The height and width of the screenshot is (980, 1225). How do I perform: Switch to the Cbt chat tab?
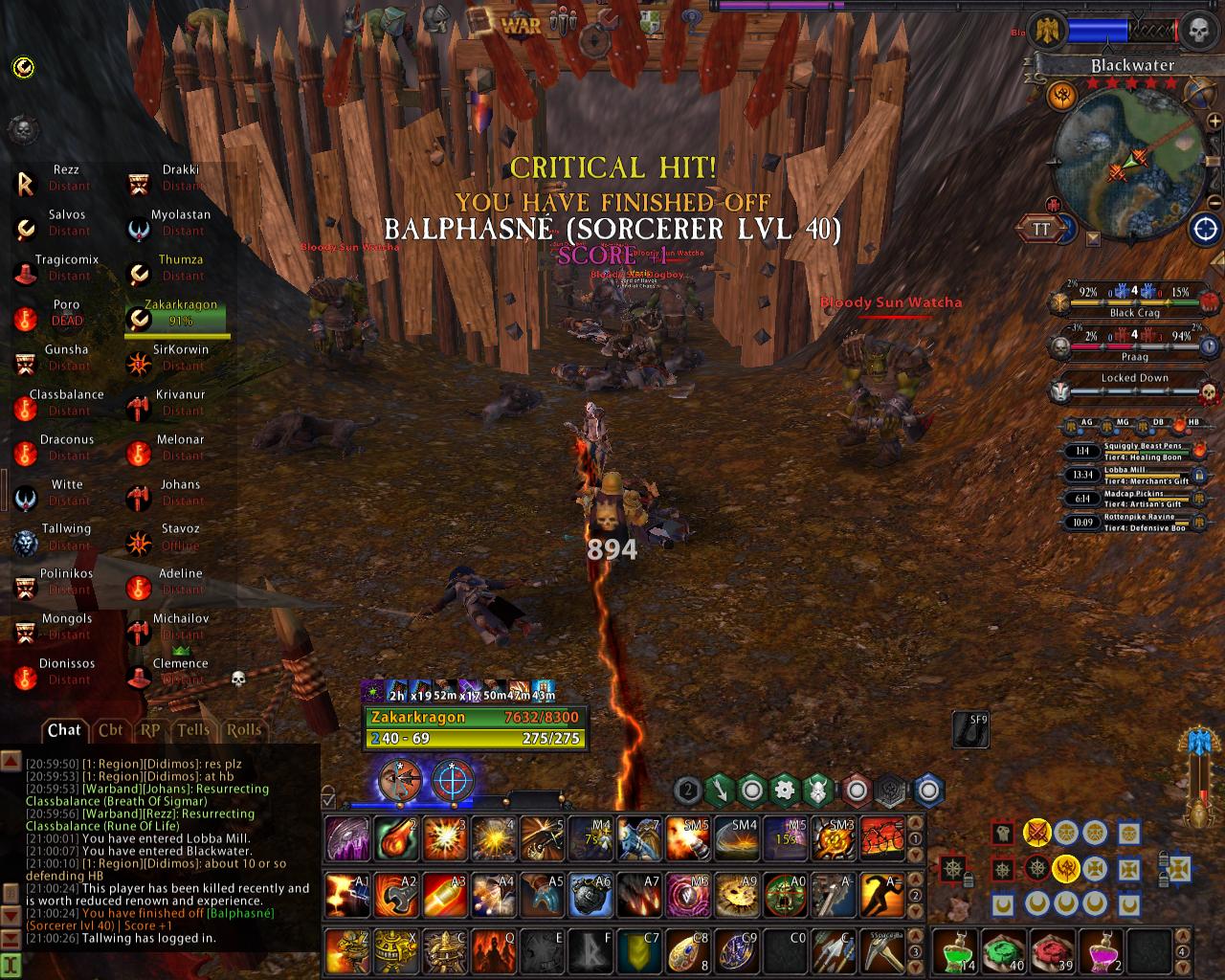[x=110, y=730]
